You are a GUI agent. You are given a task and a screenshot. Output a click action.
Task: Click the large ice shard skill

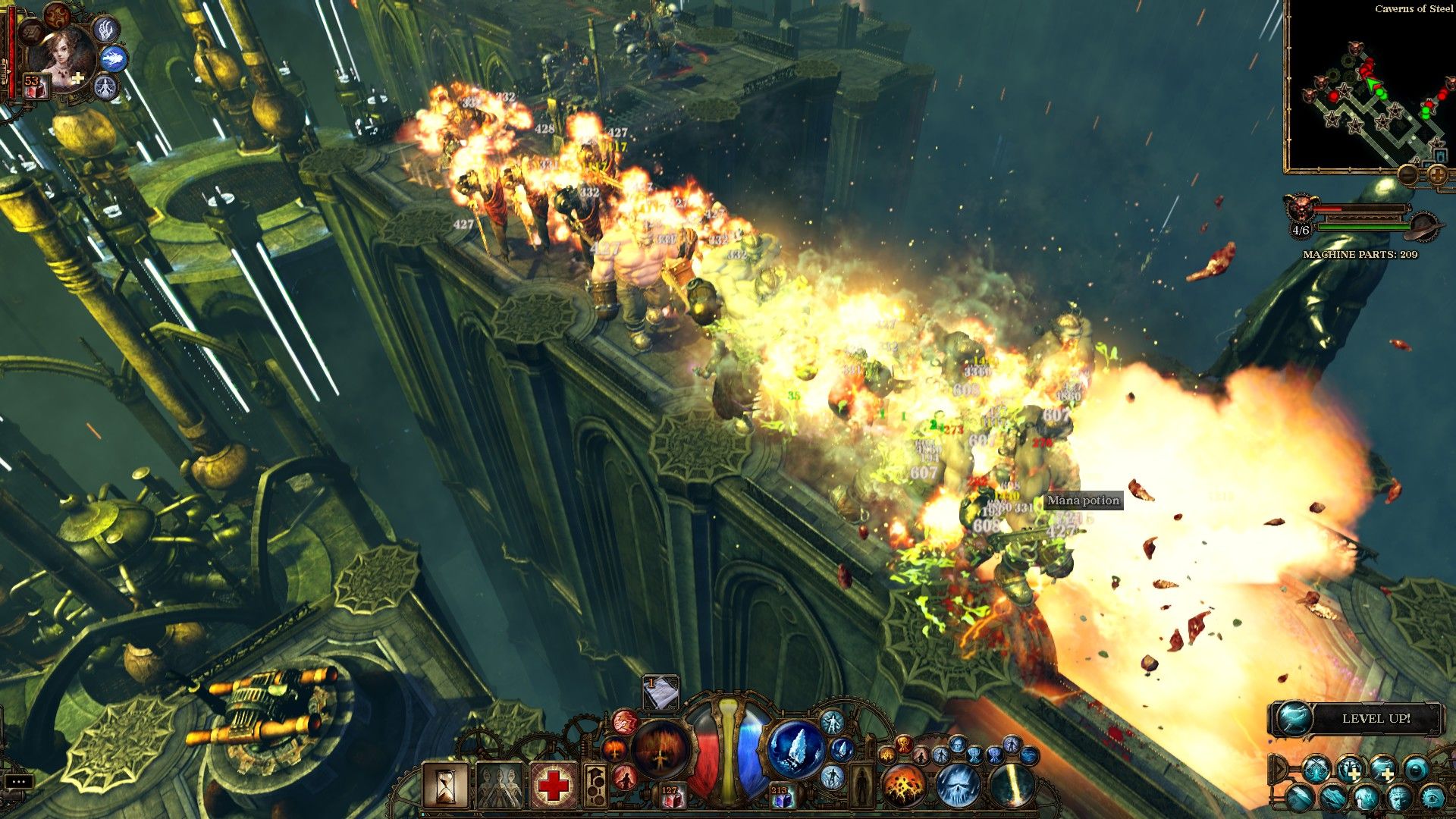[795, 749]
